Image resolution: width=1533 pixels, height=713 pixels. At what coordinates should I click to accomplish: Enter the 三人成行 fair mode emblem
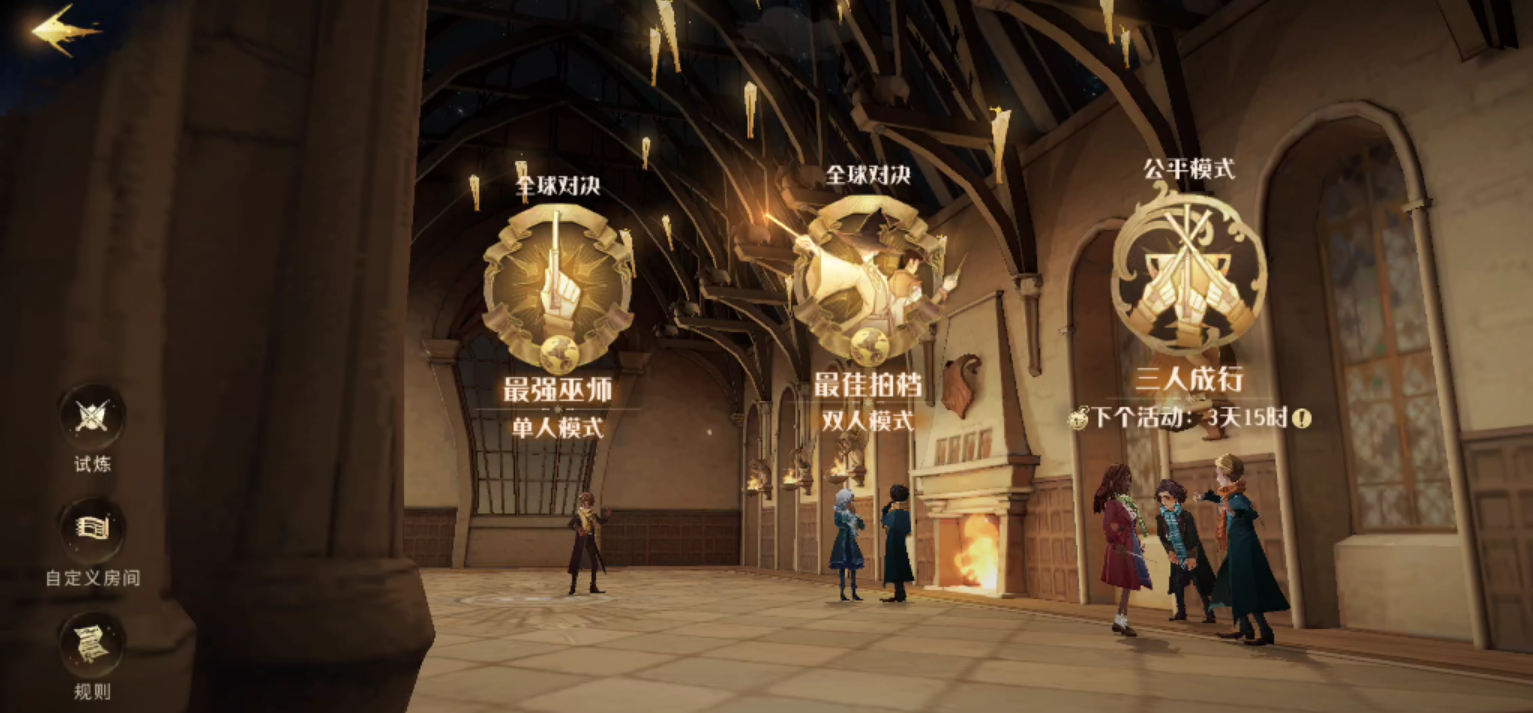1189,272
